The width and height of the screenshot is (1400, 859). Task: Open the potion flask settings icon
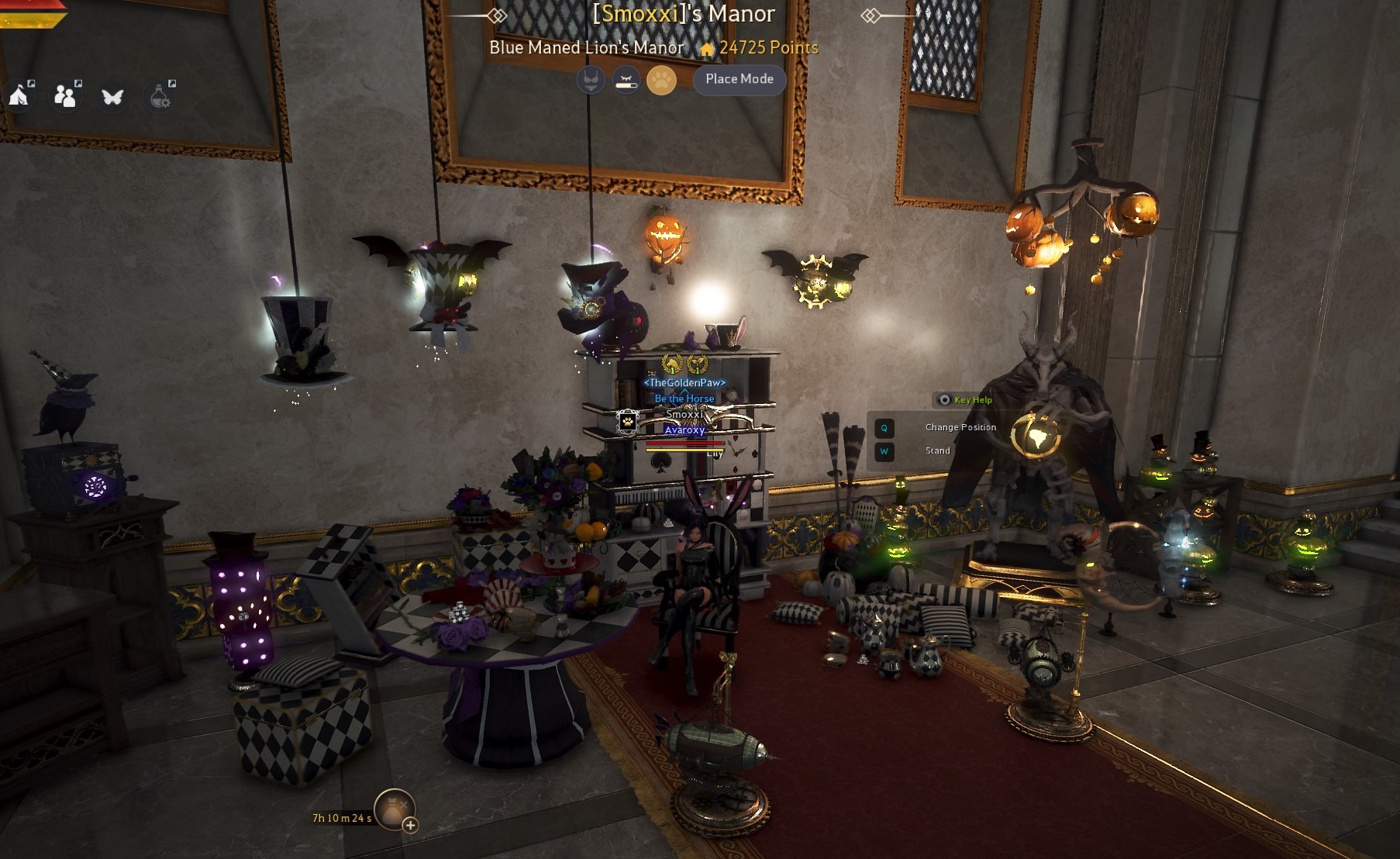point(160,97)
